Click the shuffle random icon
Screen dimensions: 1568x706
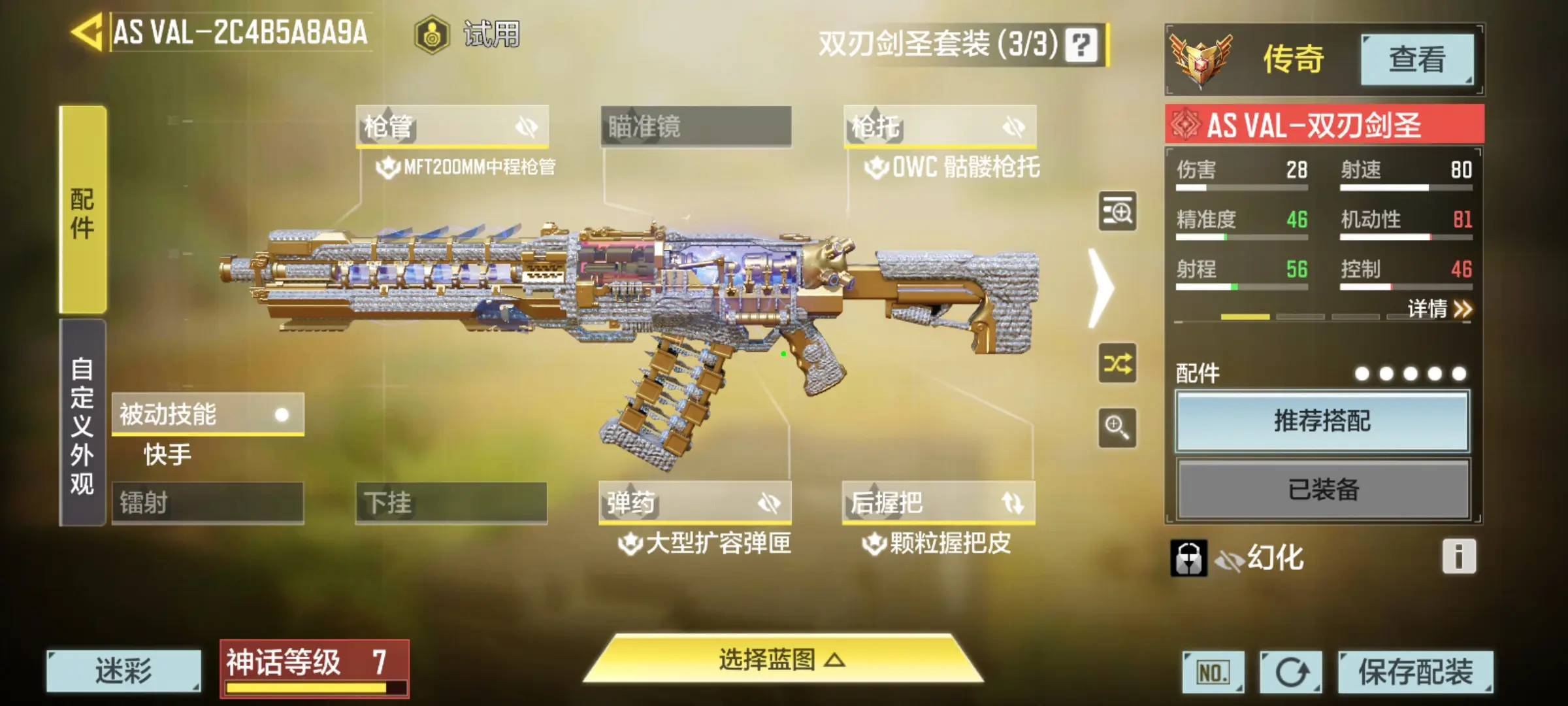[x=1117, y=363]
